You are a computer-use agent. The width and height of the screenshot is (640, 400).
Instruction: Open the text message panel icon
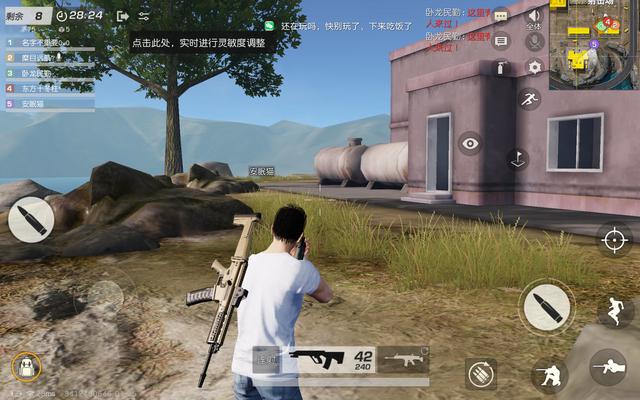tap(501, 41)
